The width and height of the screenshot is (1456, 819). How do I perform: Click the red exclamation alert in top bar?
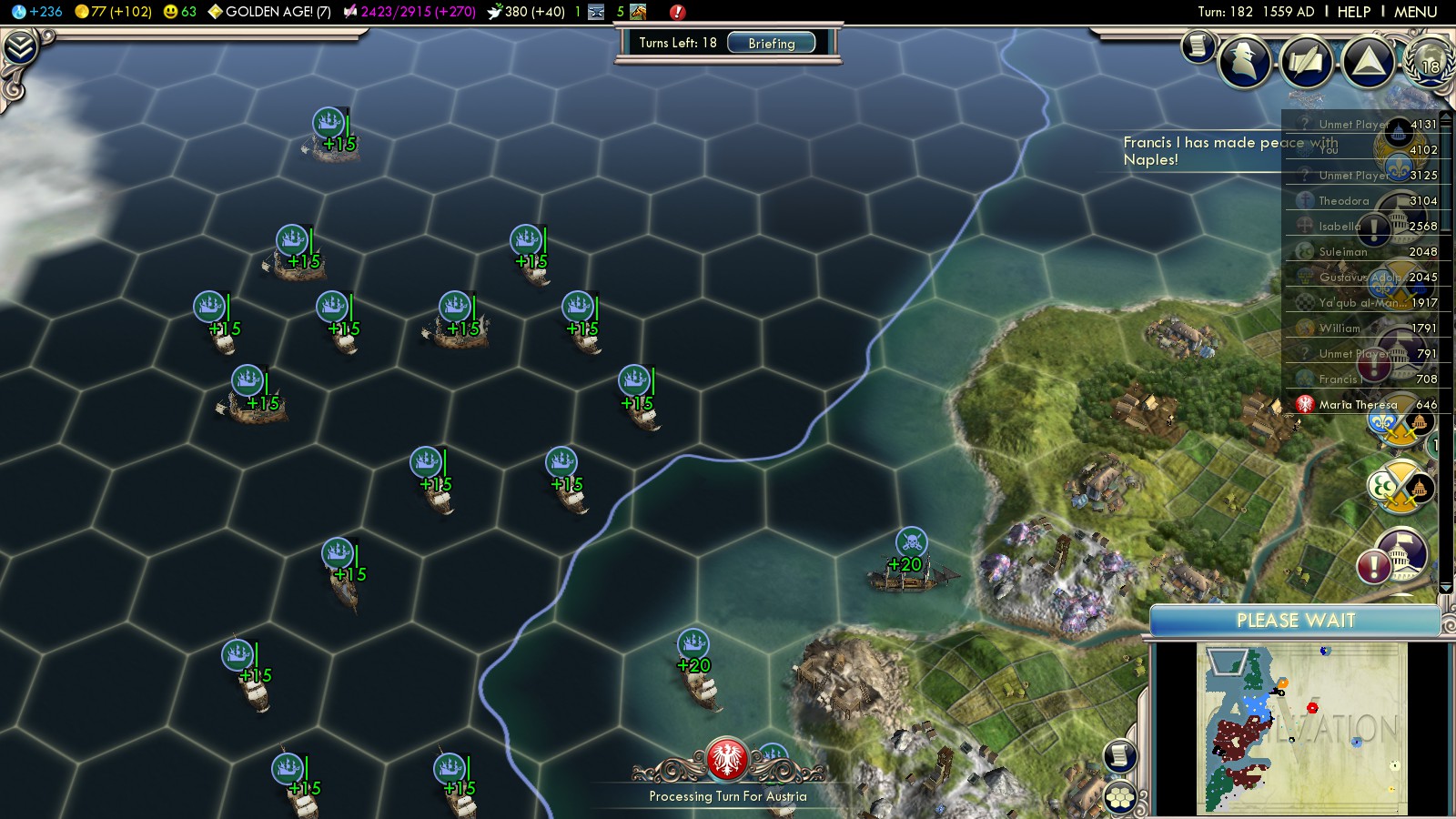click(677, 12)
